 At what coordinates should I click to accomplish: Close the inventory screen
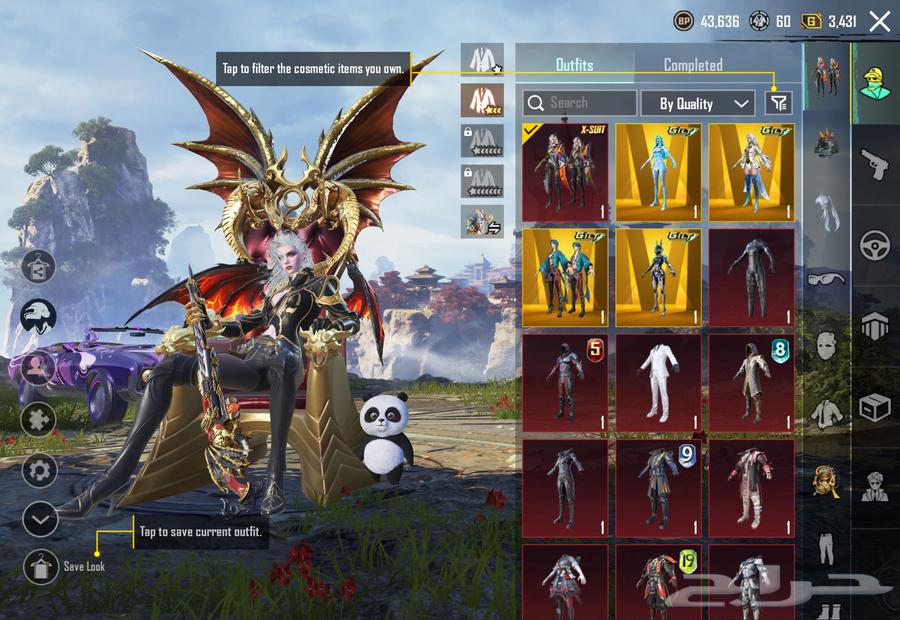pyautogui.click(x=879, y=21)
